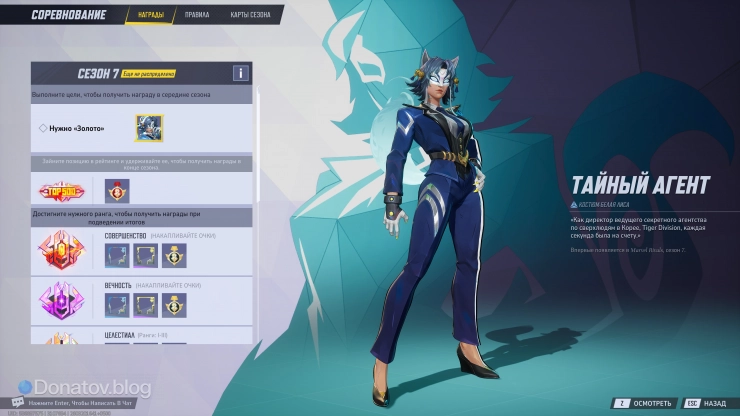Click the season info "i" button
Viewport: 740px width, 416px height.
240,73
